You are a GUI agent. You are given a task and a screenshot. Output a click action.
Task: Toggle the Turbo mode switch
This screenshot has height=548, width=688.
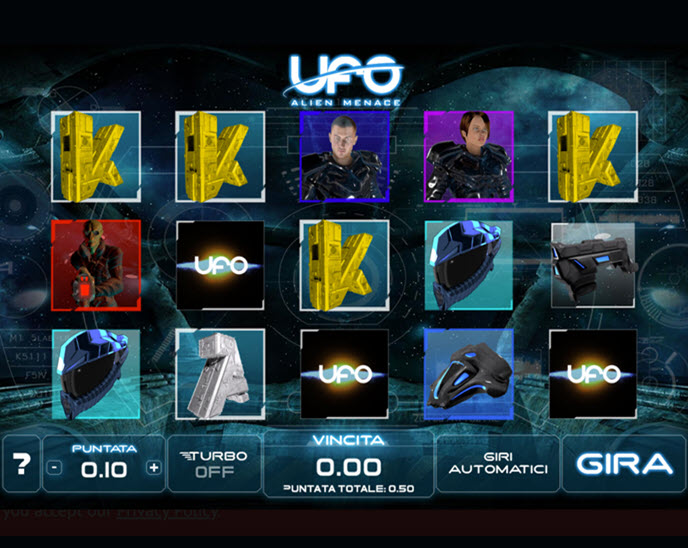point(214,464)
